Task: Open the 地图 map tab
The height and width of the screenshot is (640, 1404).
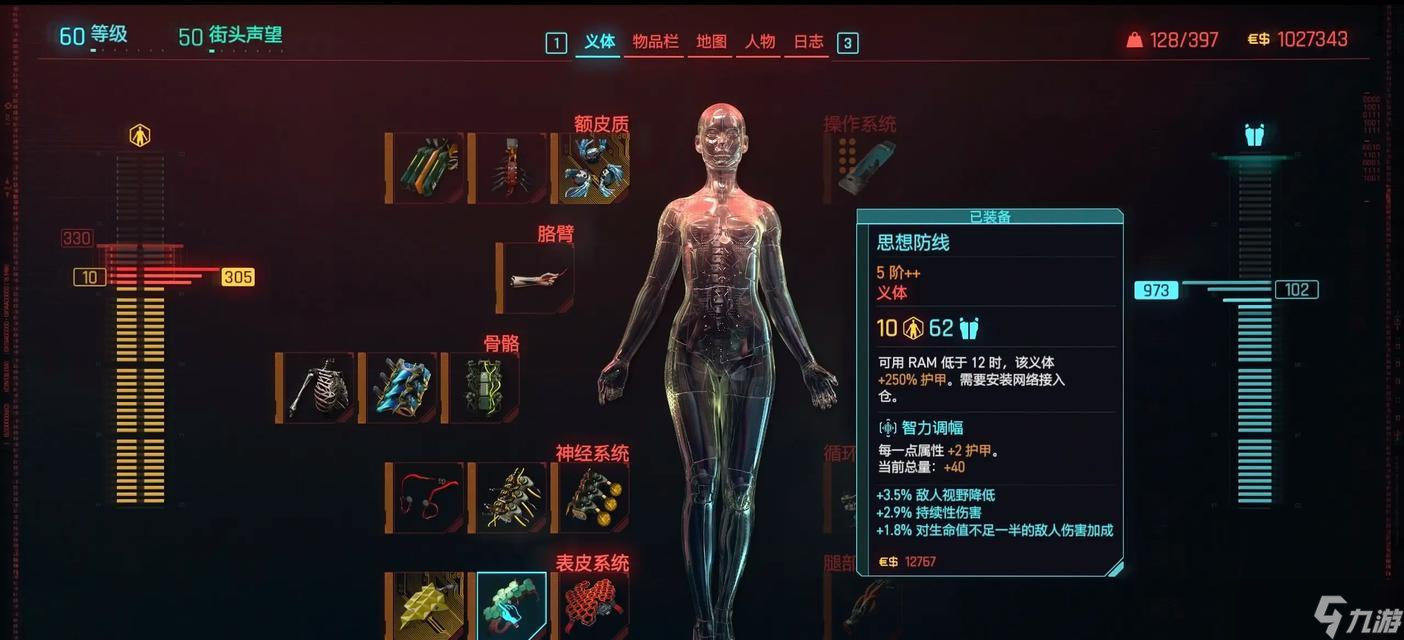Action: (x=711, y=42)
